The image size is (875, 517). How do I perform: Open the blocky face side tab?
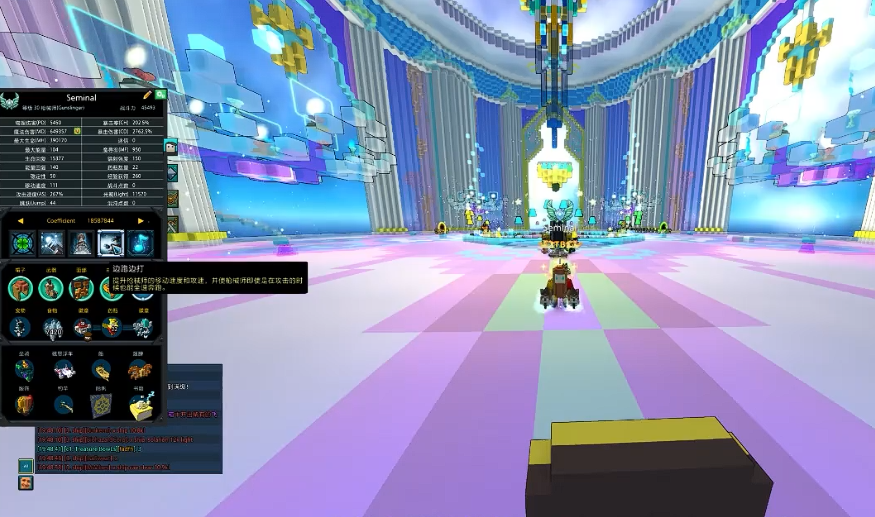pyautogui.click(x=171, y=149)
